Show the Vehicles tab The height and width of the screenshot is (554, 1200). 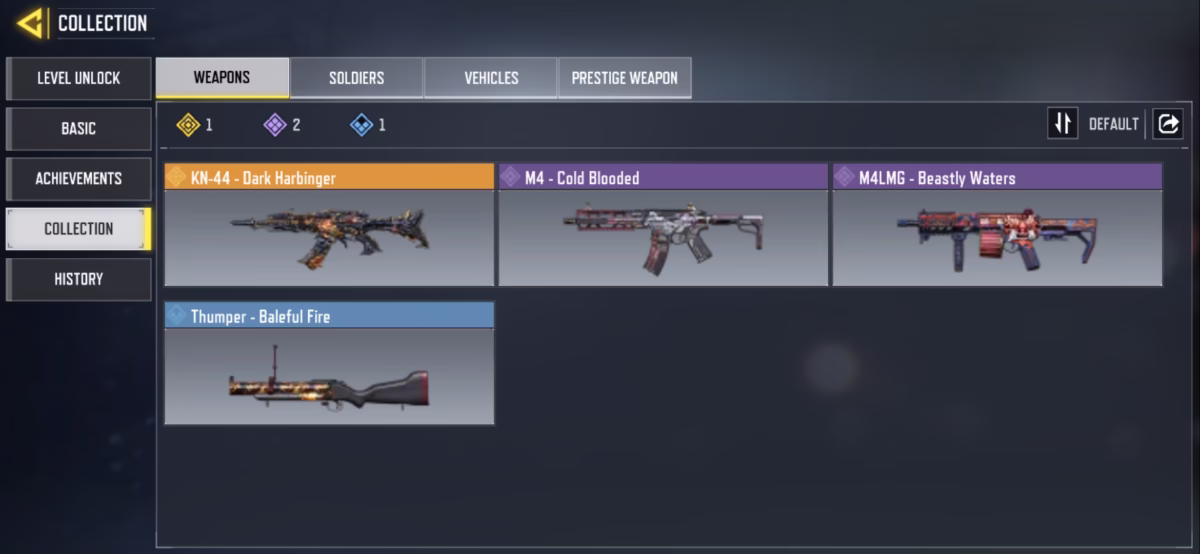491,77
